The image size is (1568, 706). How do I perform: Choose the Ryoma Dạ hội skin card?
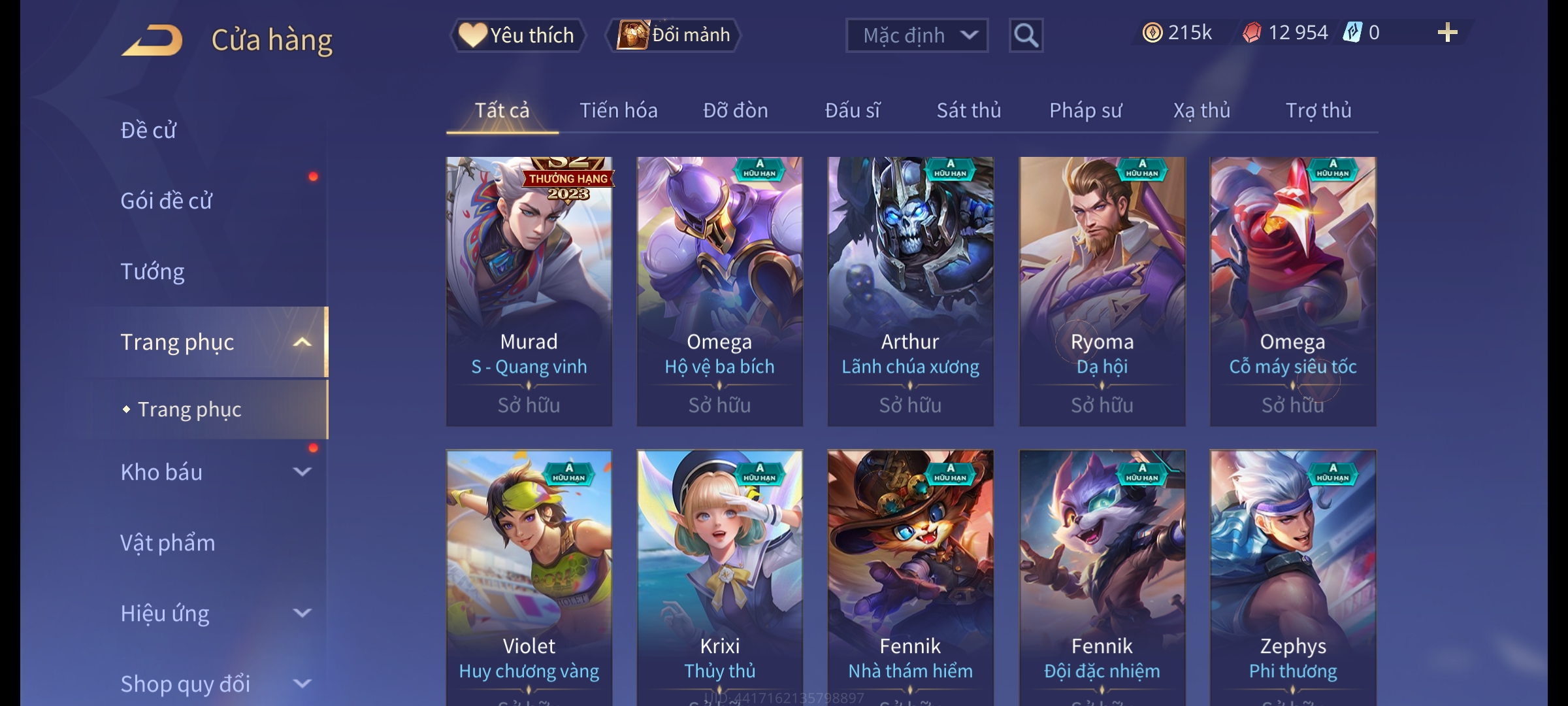[1102, 291]
